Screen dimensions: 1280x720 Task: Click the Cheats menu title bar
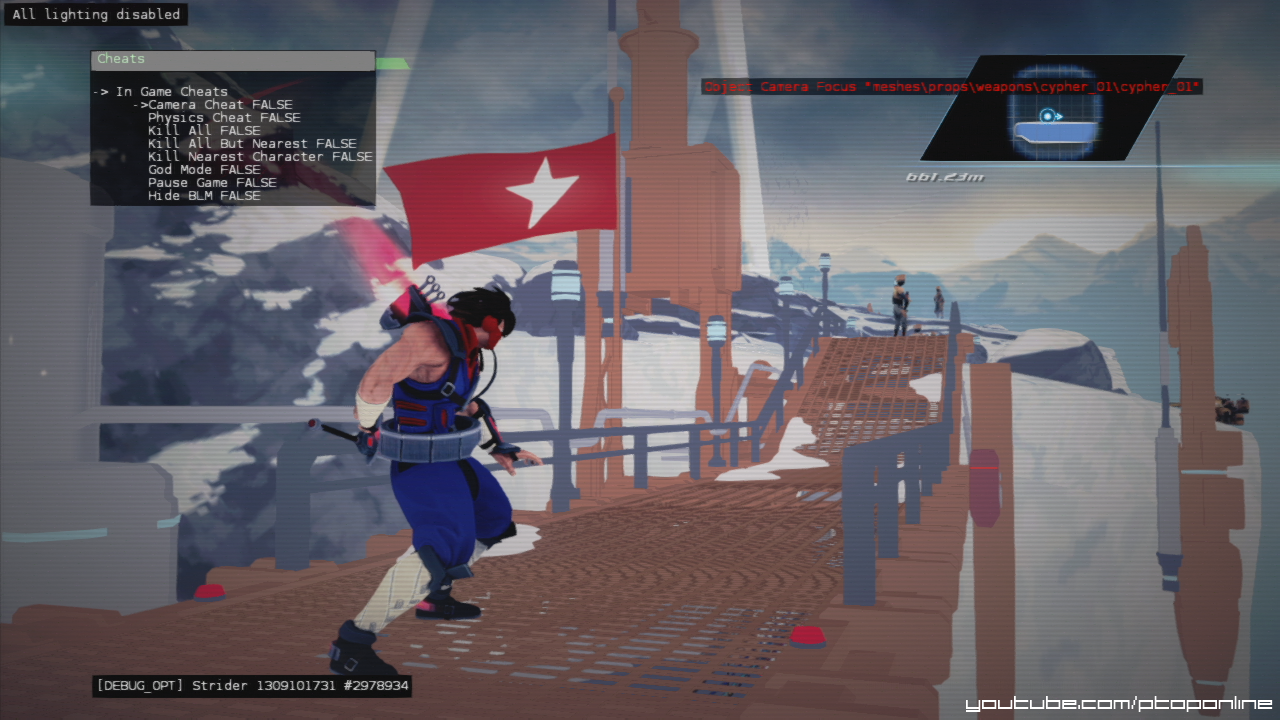click(233, 60)
